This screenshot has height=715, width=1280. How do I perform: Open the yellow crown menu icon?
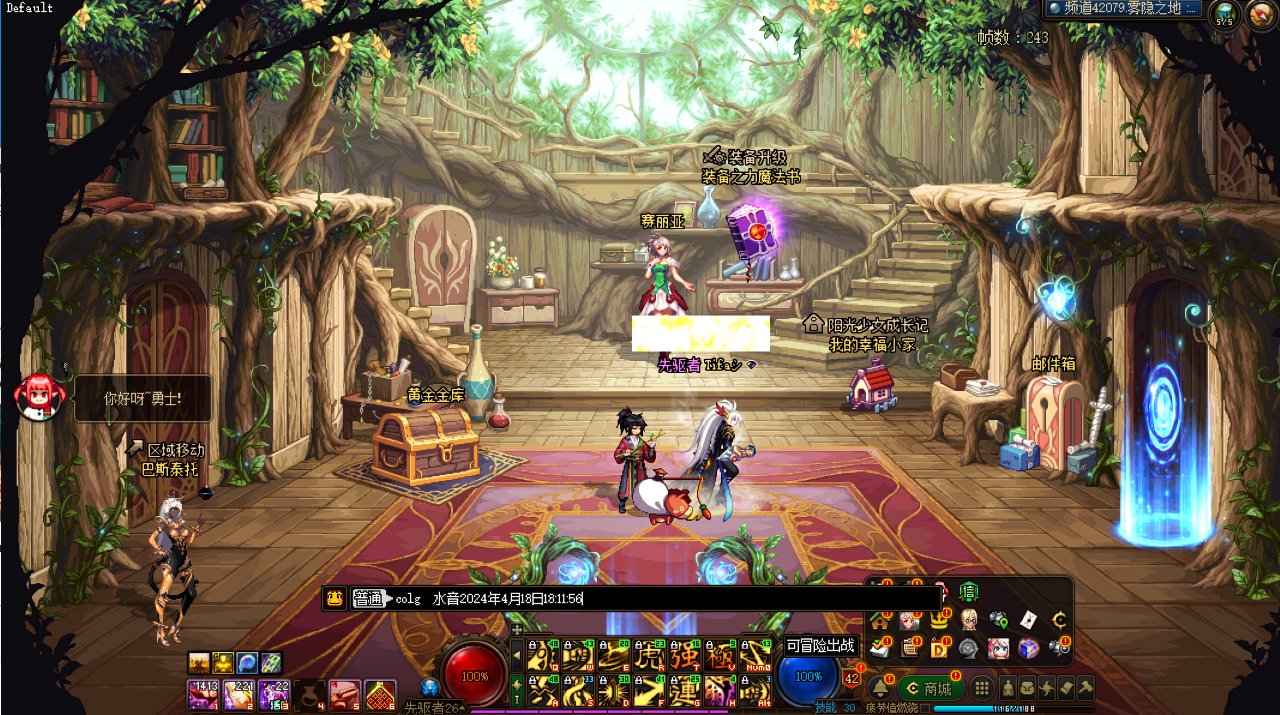939,619
